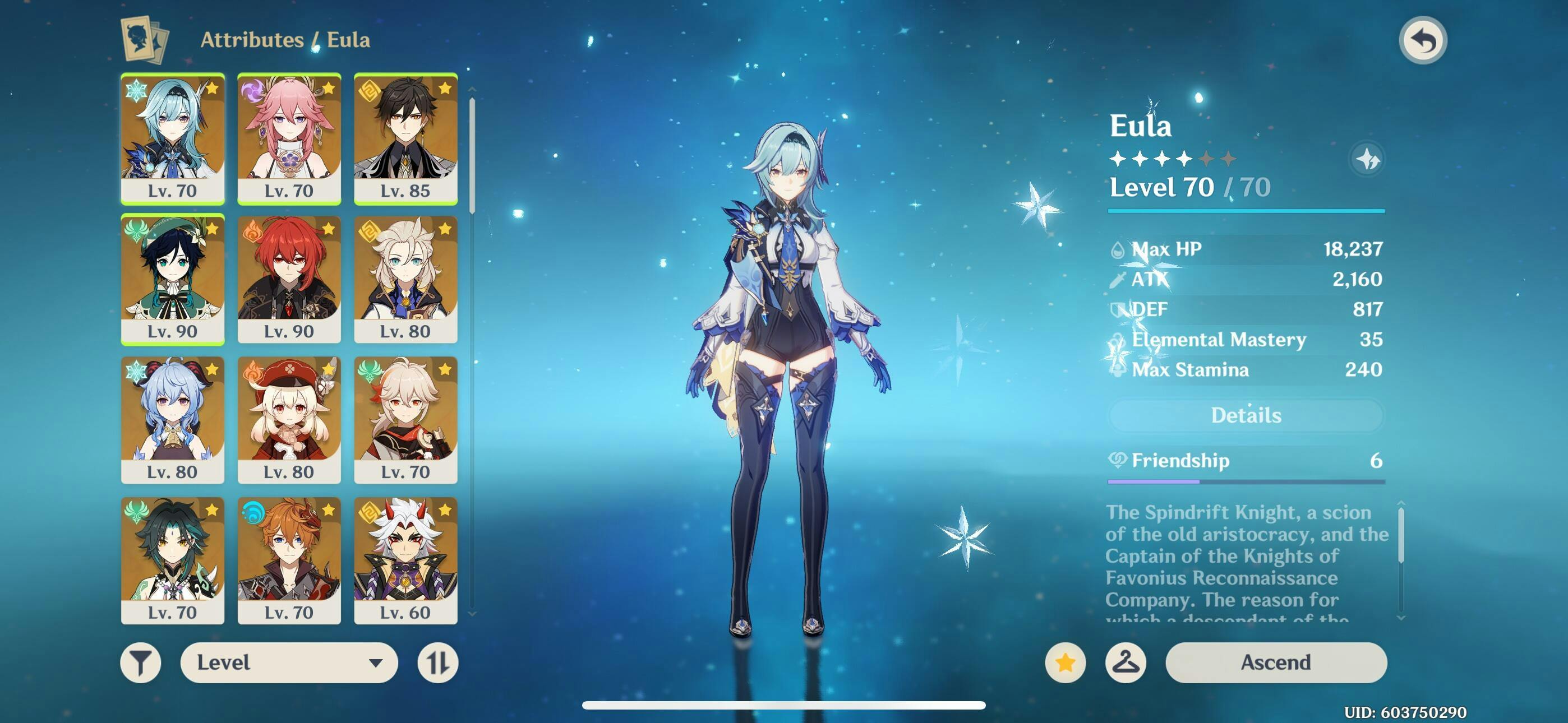Ascend Eula with the Ascend button
This screenshot has height=723, width=1568.
[x=1276, y=662]
